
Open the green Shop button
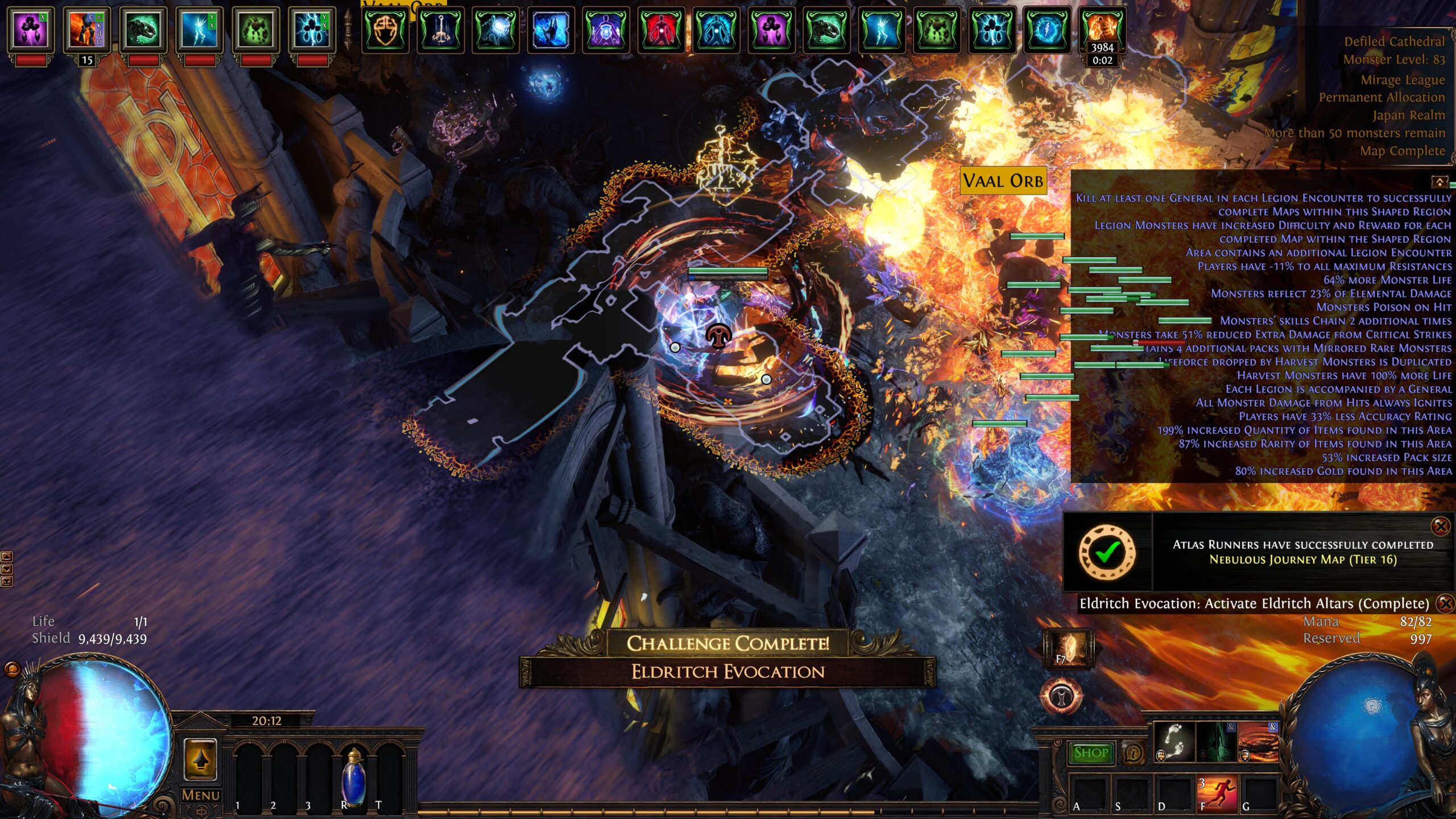click(1091, 753)
